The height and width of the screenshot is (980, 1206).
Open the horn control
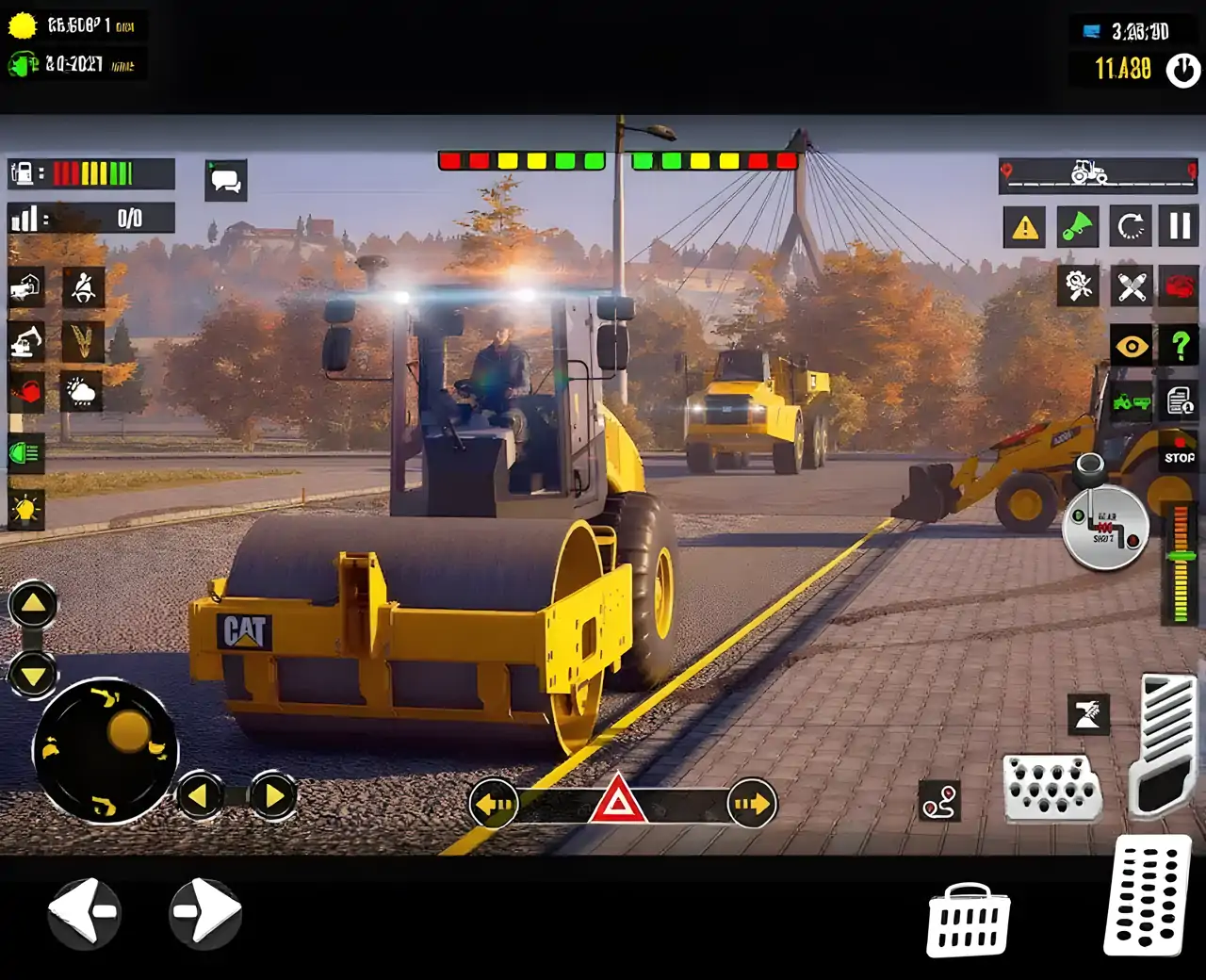pyautogui.click(x=1077, y=226)
